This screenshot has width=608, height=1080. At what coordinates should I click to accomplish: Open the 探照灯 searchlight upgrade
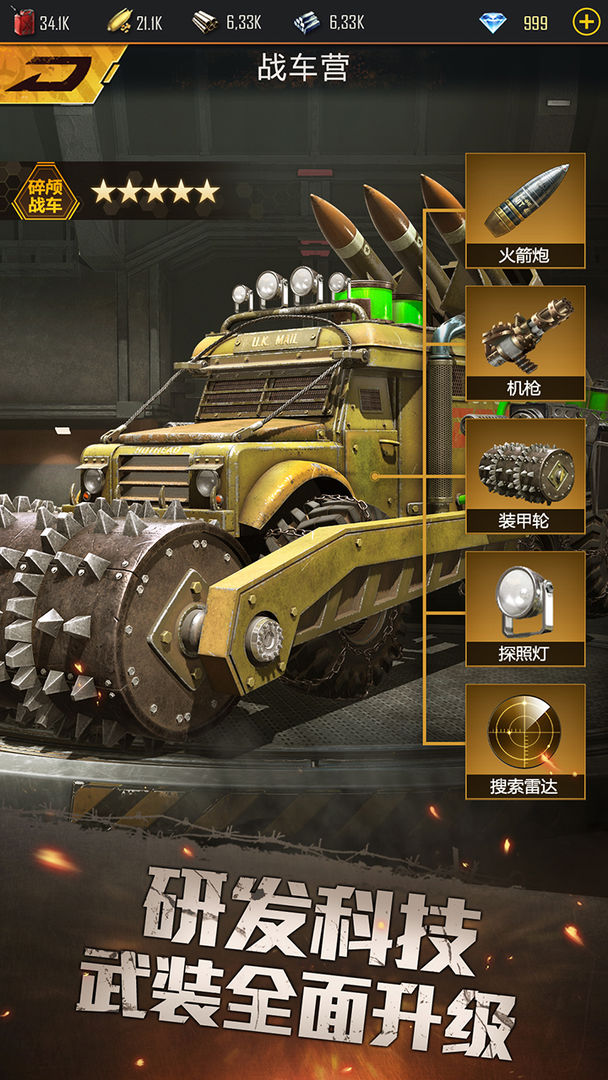pyautogui.click(x=525, y=610)
